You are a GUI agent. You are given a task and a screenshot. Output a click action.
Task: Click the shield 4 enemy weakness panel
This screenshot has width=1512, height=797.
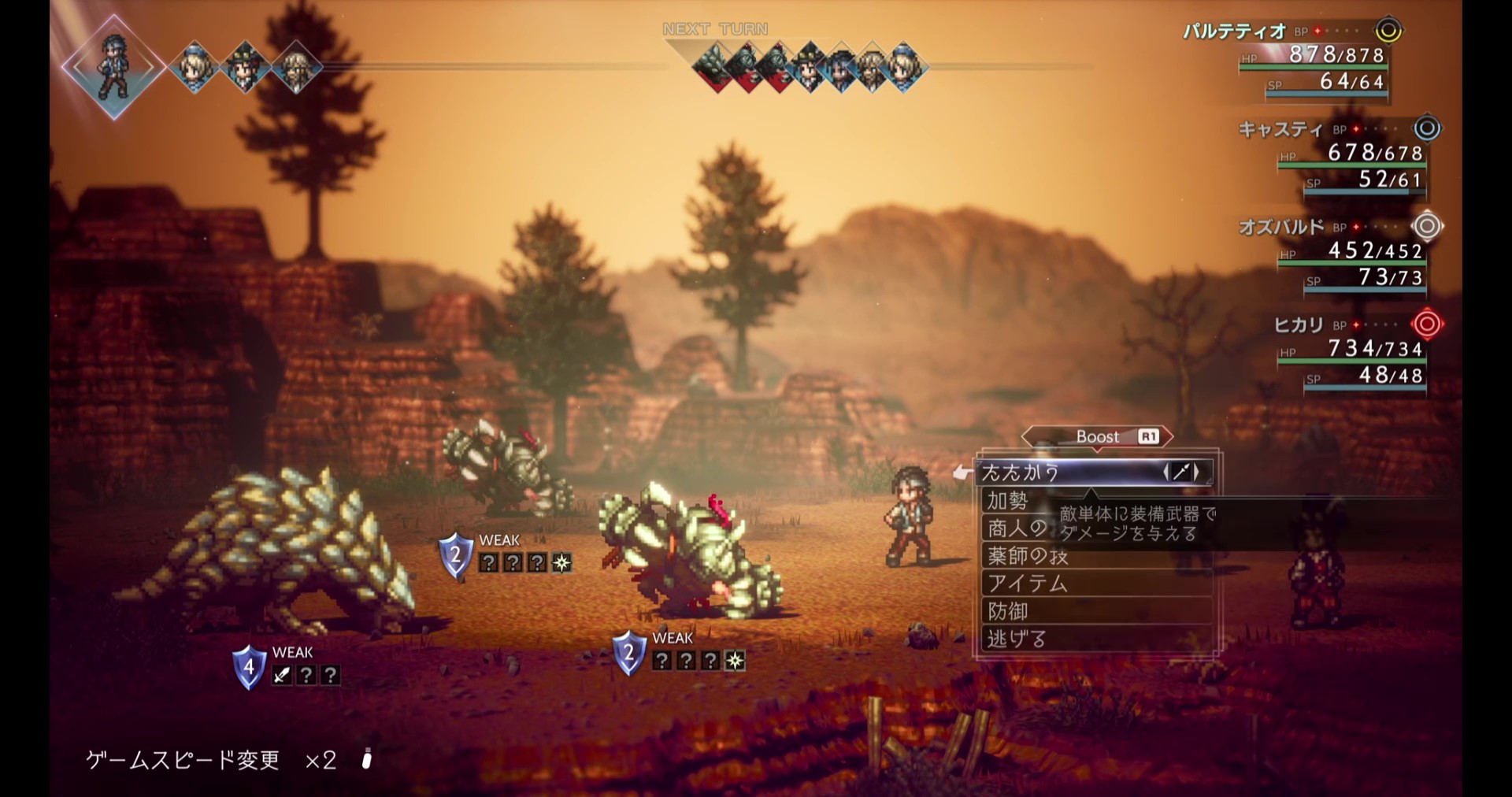(287, 667)
